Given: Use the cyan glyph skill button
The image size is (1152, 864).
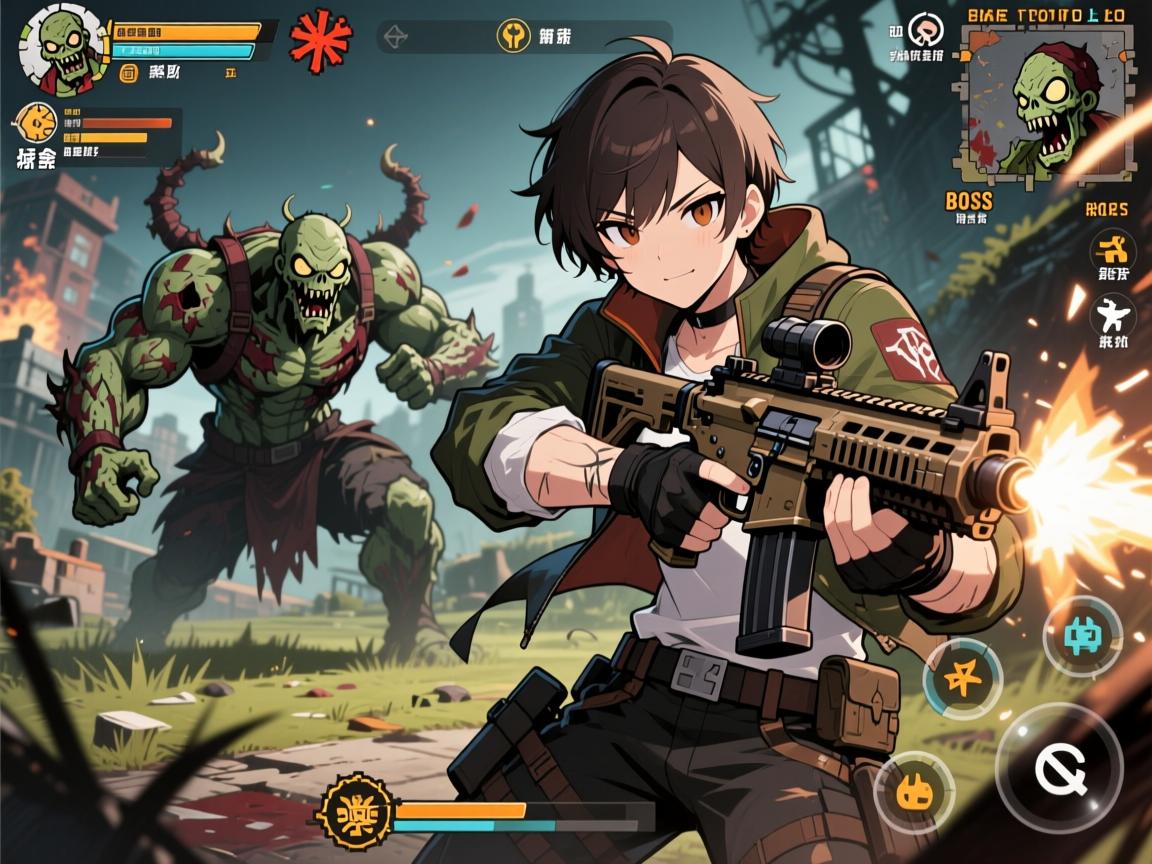Looking at the screenshot, I should point(1082,636).
